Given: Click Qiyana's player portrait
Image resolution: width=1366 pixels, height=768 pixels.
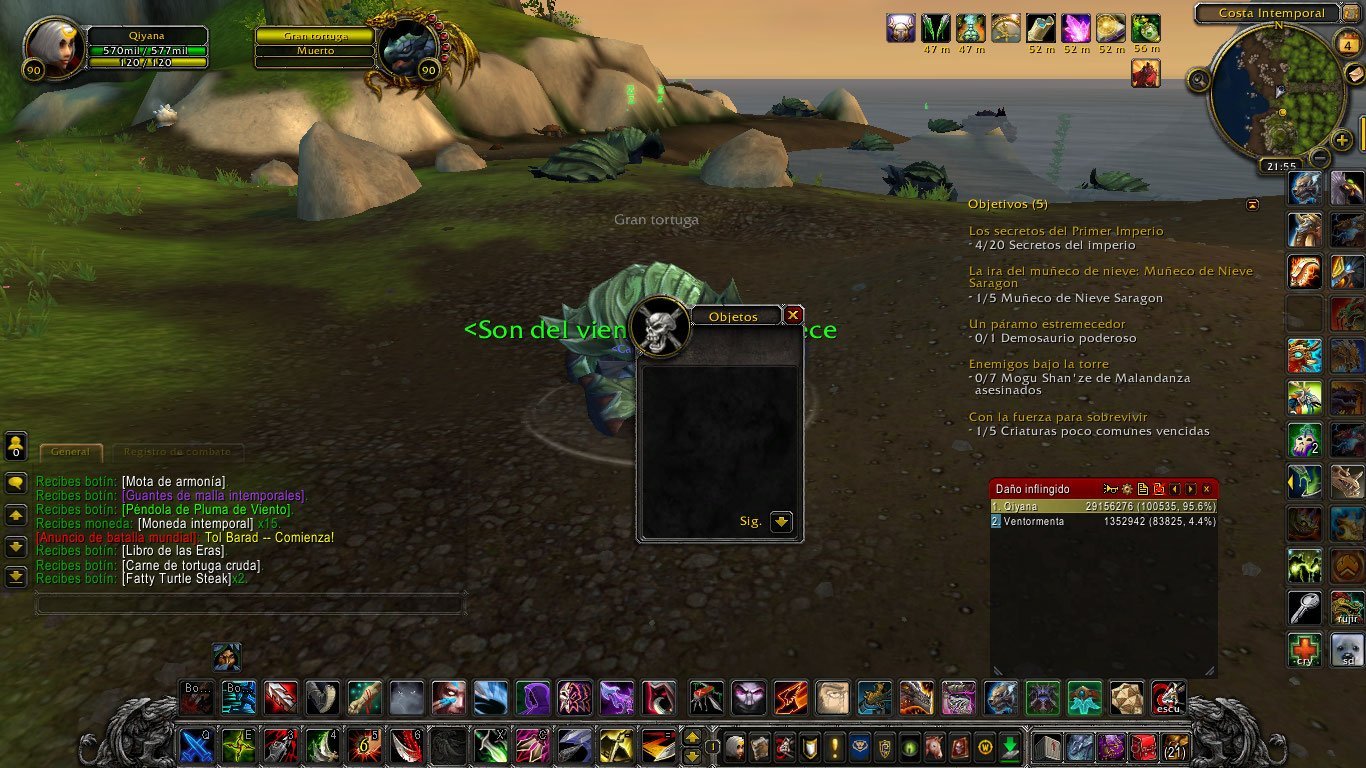Looking at the screenshot, I should (x=56, y=47).
